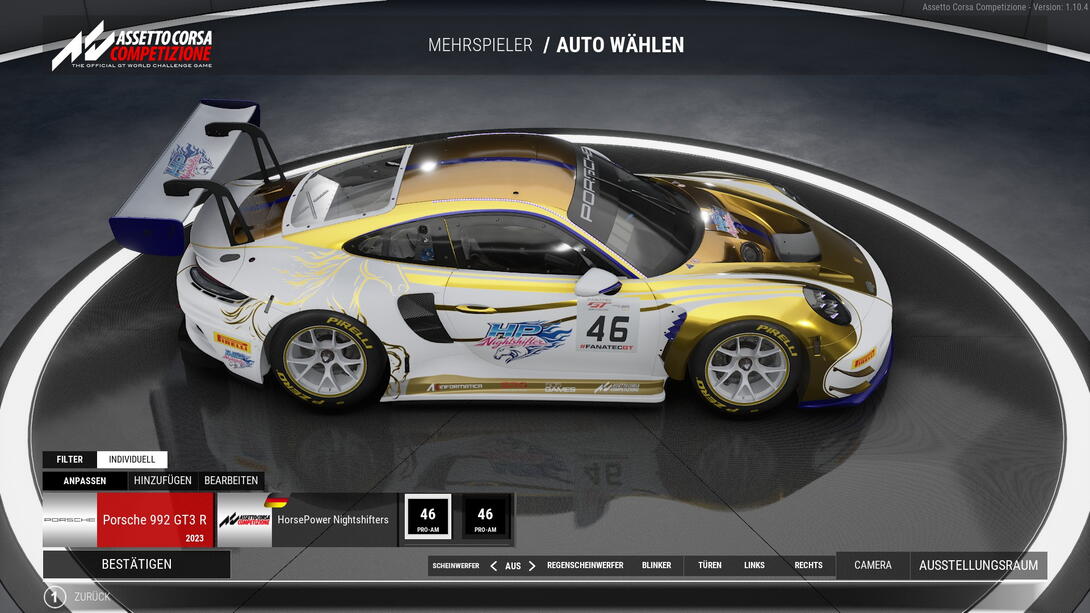1090x613 pixels.
Task: Click Hinzufügen to add a livery
Action: coord(162,481)
